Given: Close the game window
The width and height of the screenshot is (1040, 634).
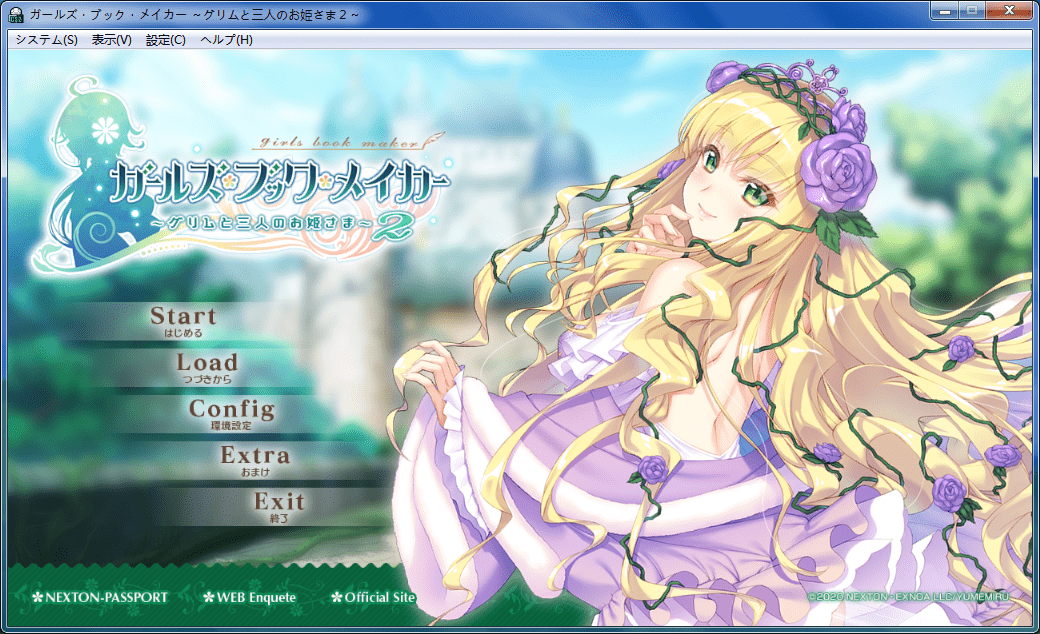Looking at the screenshot, I should pos(1009,12).
